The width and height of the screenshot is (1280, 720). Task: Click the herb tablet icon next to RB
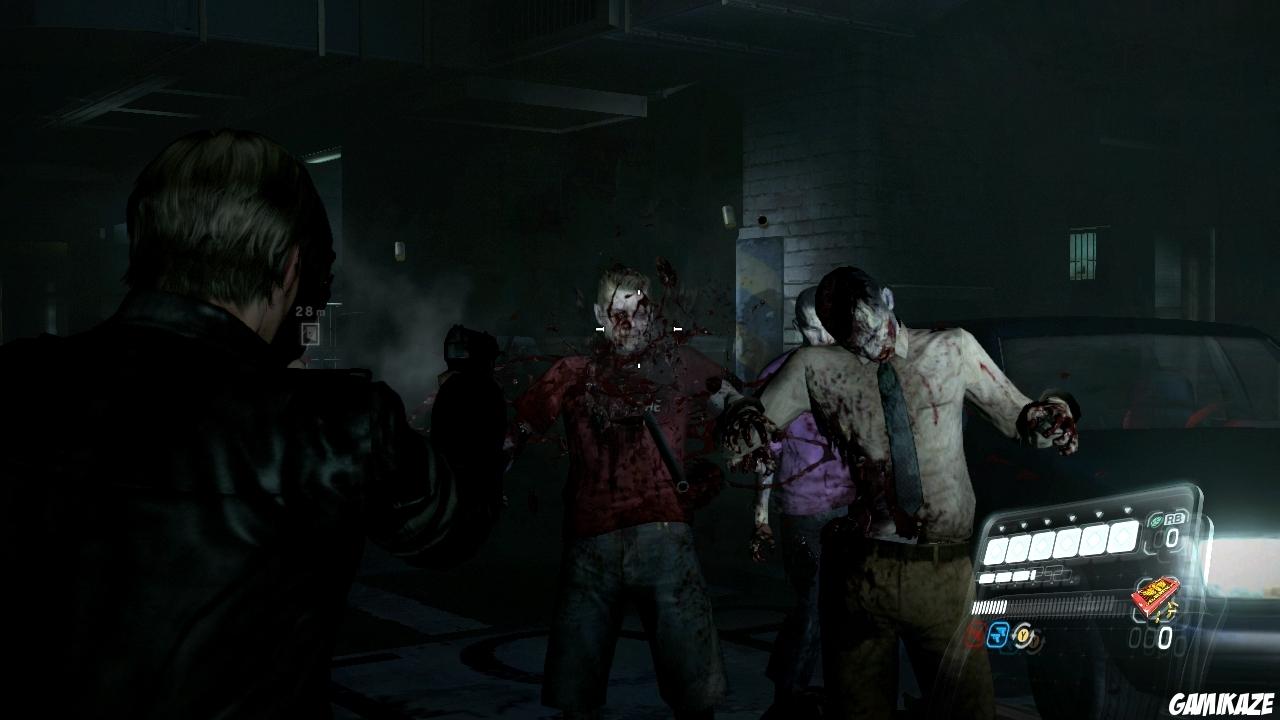click(x=1156, y=521)
